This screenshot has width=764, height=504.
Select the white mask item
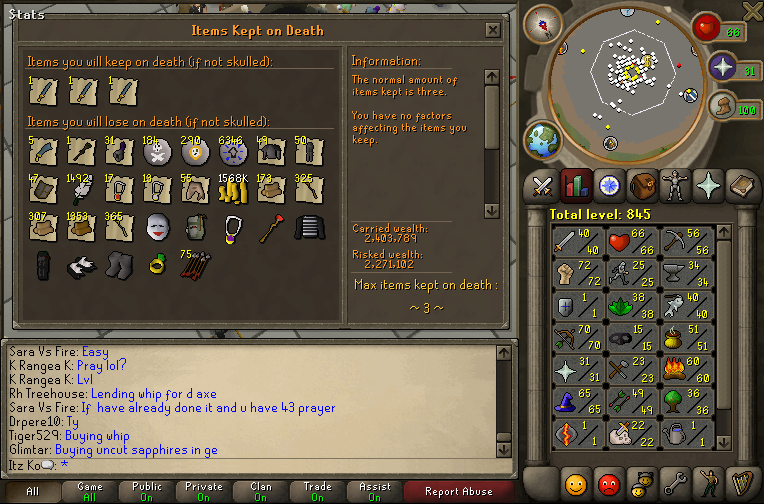(157, 228)
